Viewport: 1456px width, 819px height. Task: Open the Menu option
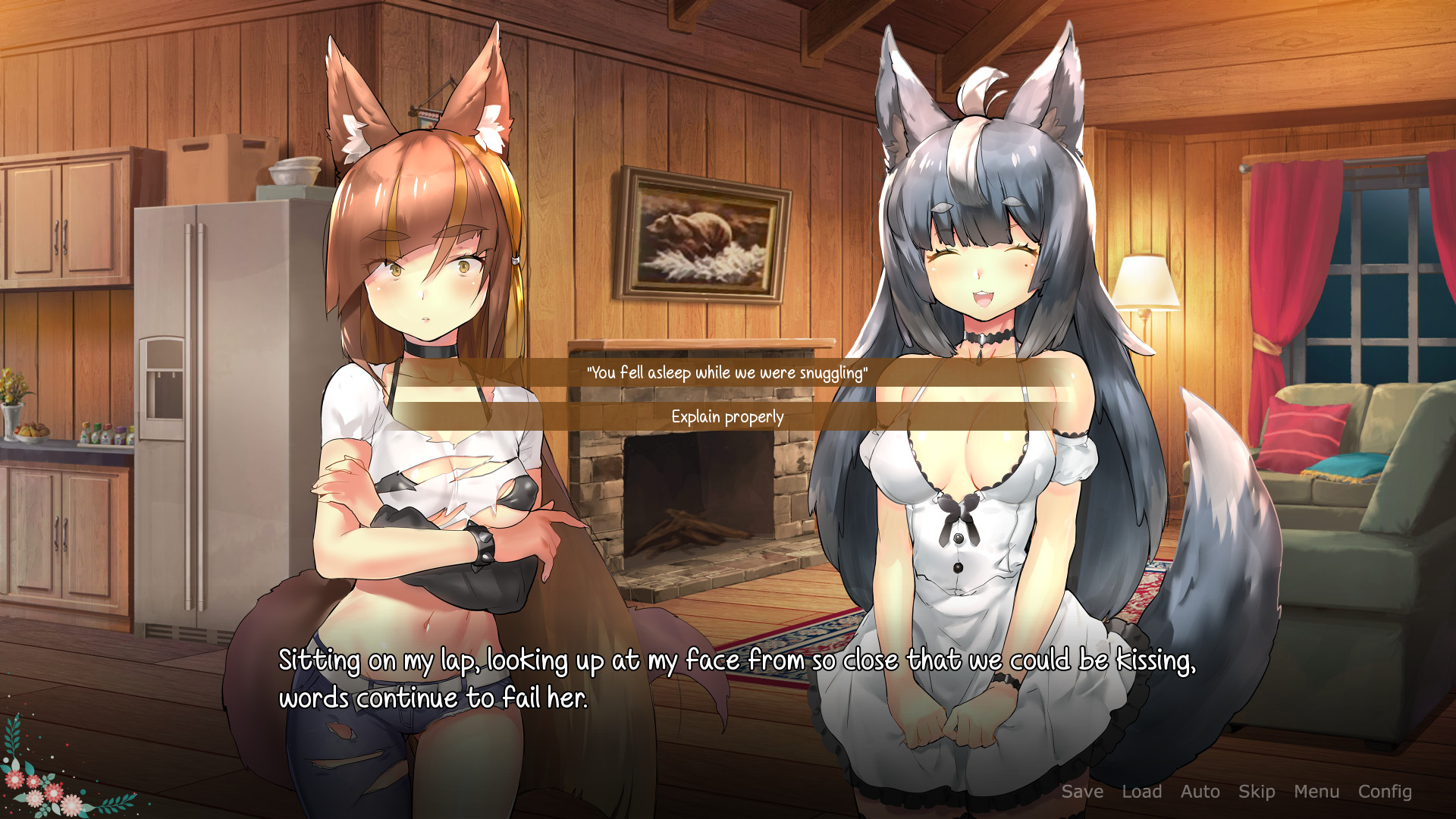(1317, 792)
